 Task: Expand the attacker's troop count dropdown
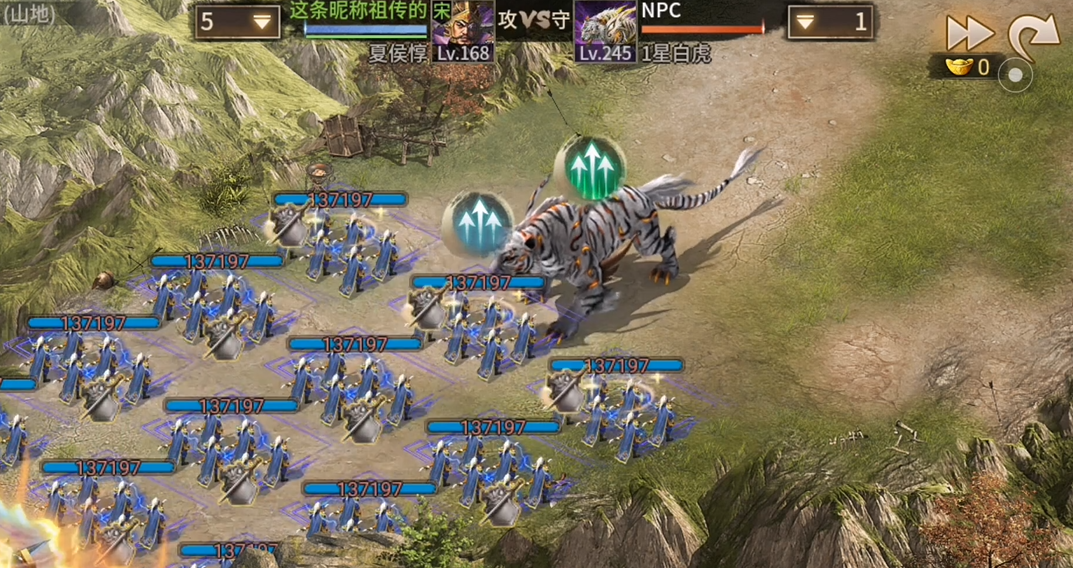(x=264, y=22)
